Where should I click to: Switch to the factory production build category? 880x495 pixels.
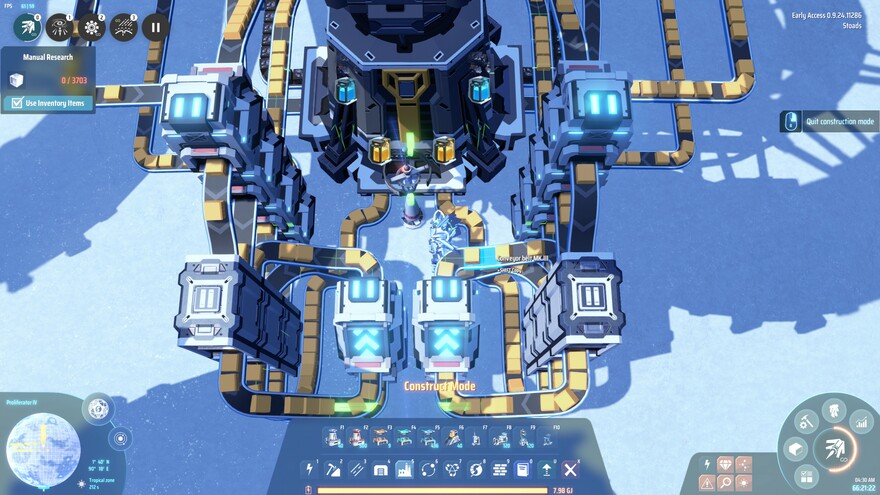[405, 469]
